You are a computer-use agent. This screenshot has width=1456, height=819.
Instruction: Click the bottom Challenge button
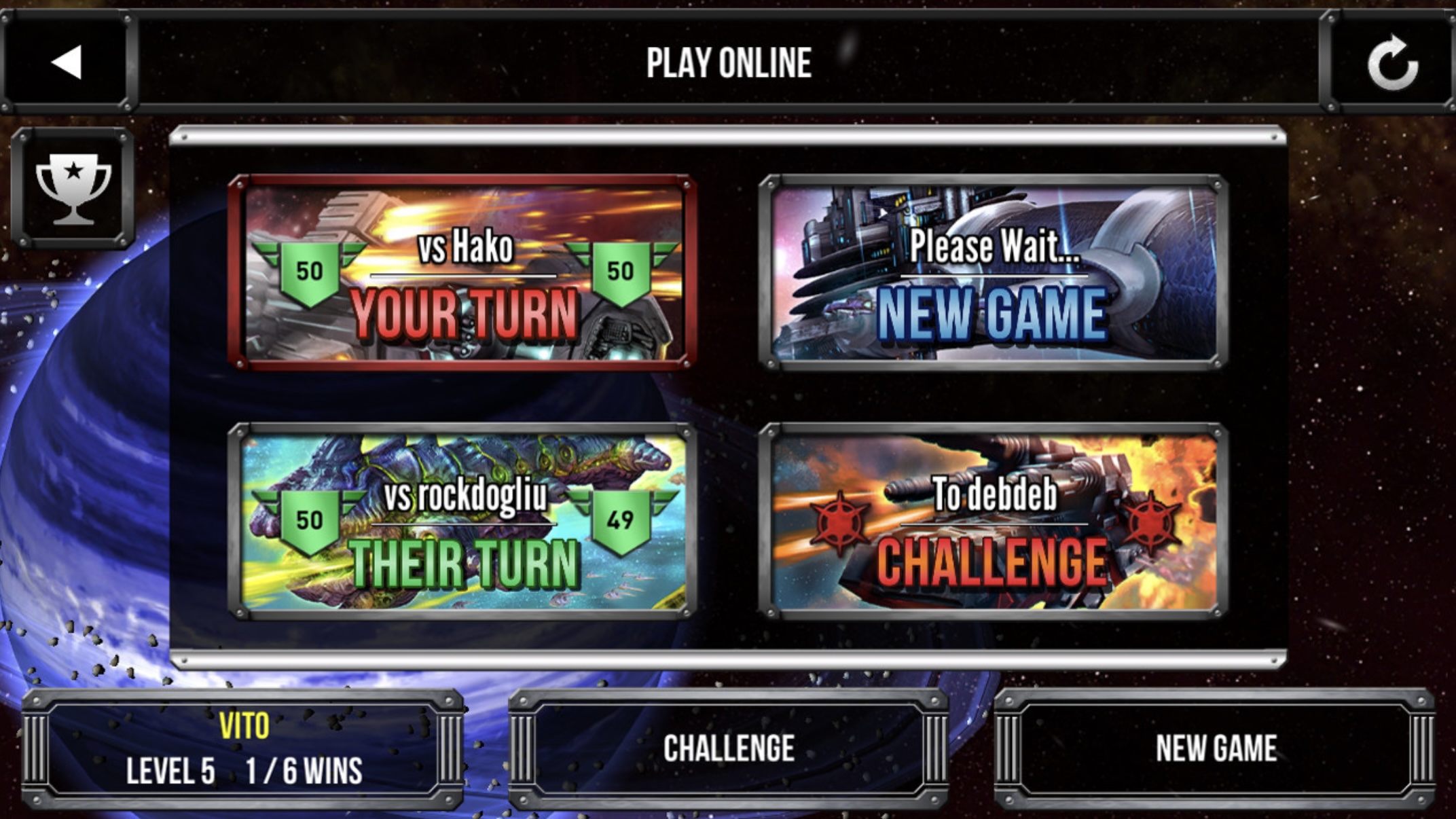pos(728,748)
